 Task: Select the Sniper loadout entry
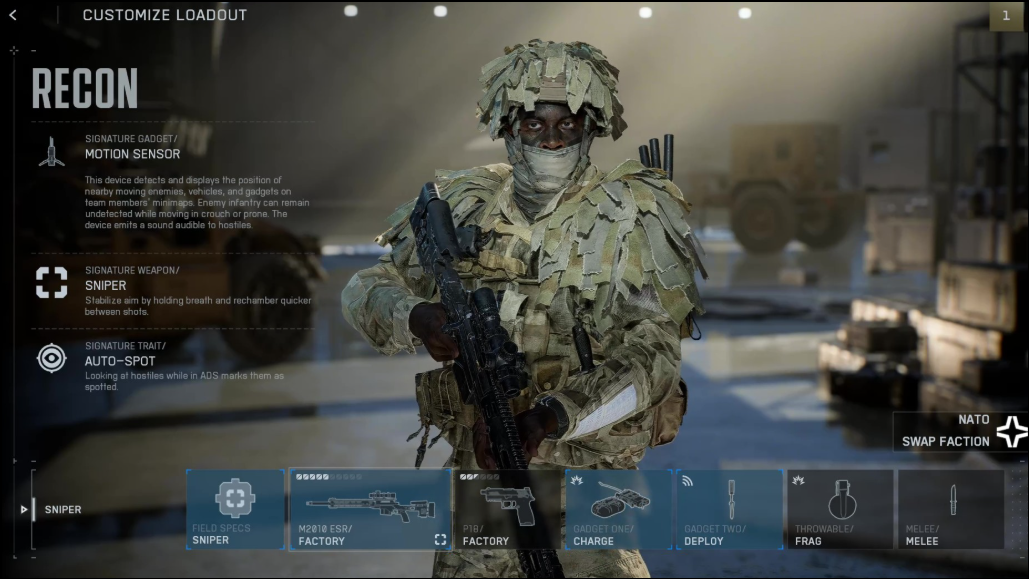pyautogui.click(x=62, y=510)
